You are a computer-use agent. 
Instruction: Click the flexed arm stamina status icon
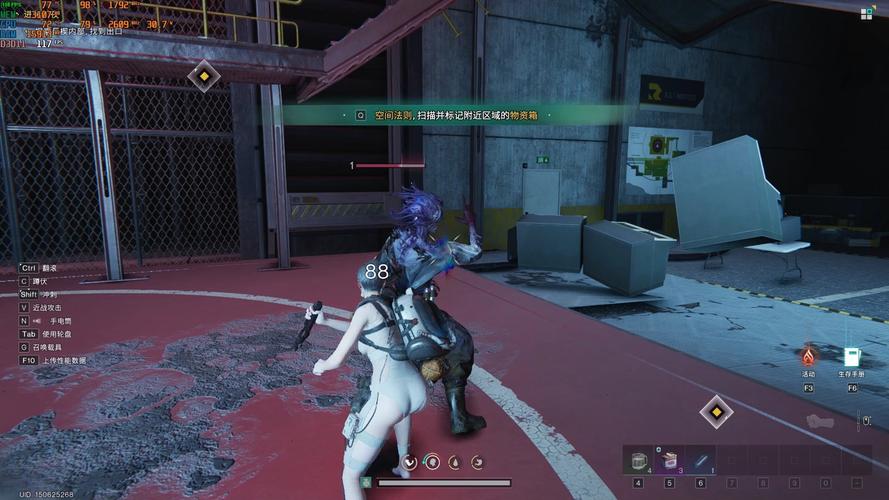tap(409, 461)
